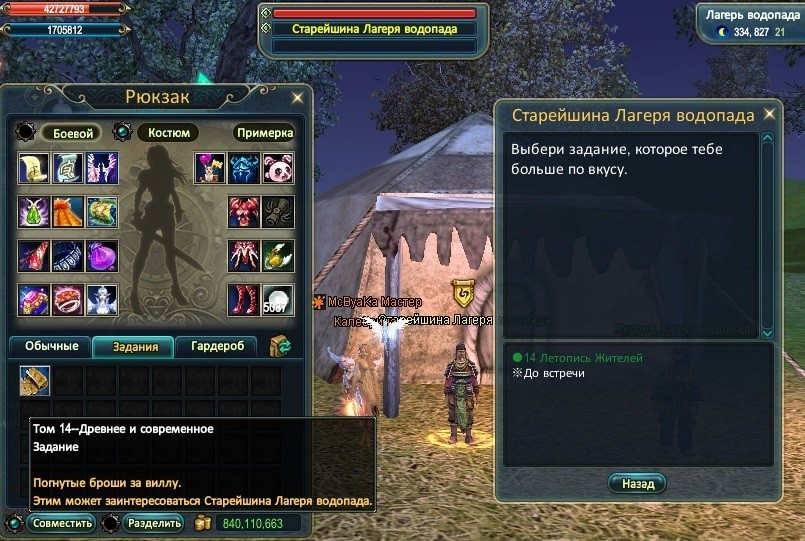Screen dimensions: 805x541
Task: Select the red boots equipment slot
Action: 244,300
